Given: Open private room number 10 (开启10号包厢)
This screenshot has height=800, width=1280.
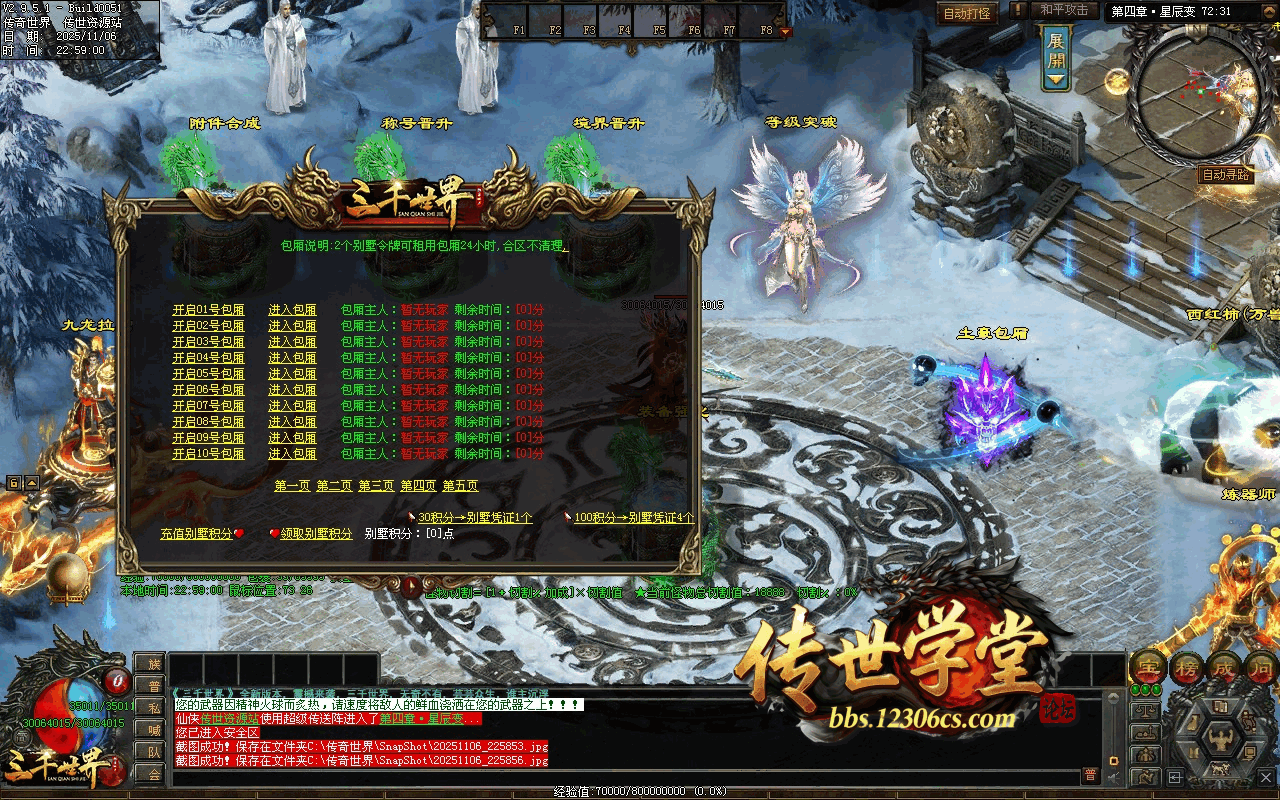Looking at the screenshot, I should coord(208,454).
